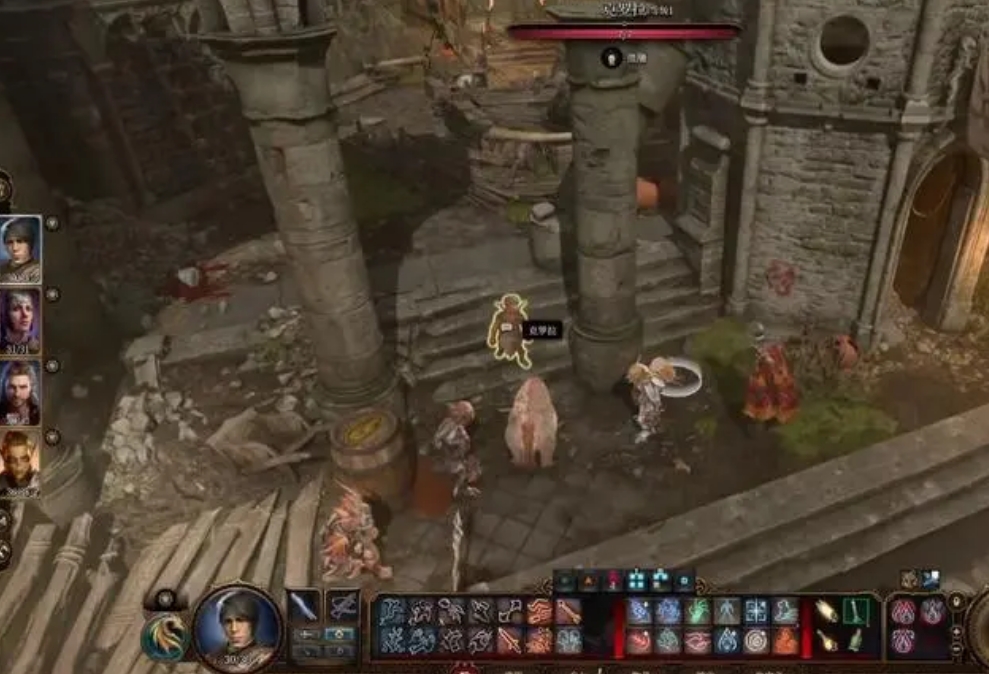Select the bearded man party portrait
This screenshot has width=989, height=674.
pyautogui.click(x=20, y=392)
